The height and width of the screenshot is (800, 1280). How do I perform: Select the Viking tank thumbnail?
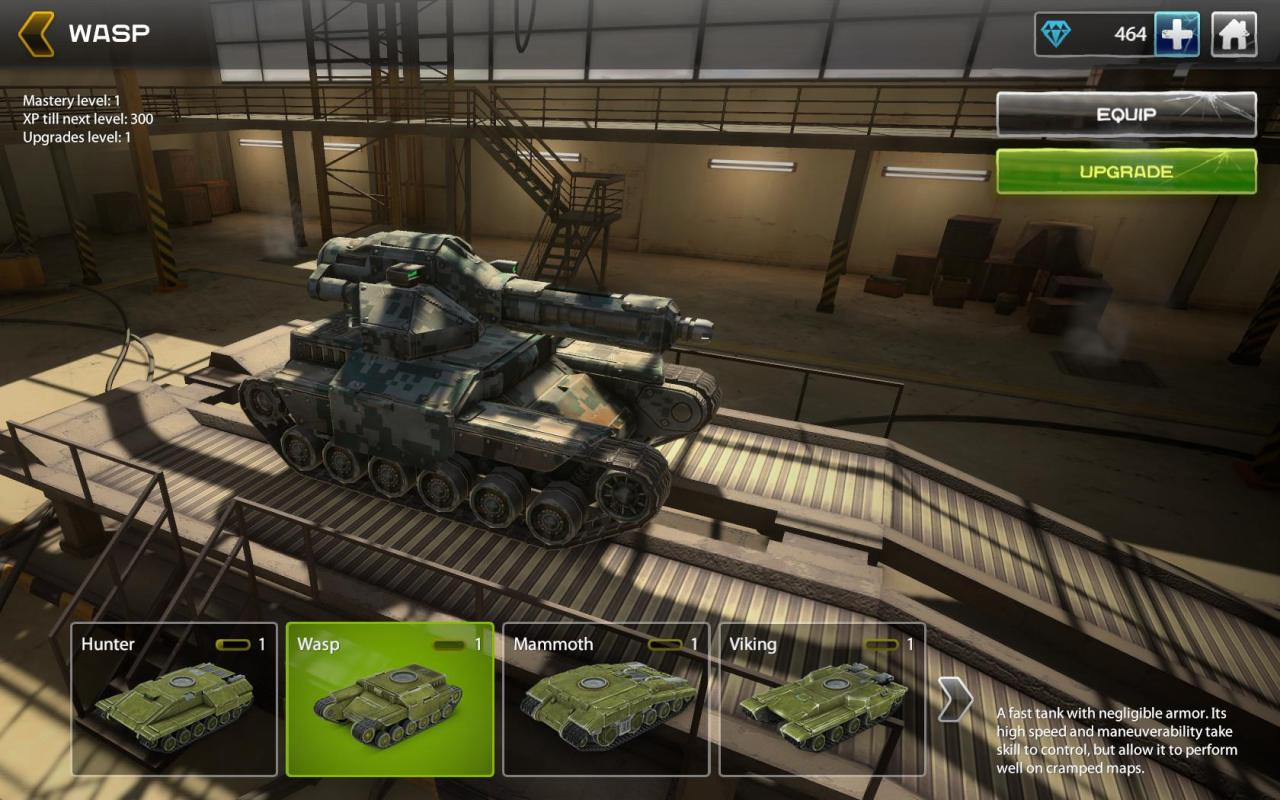822,700
